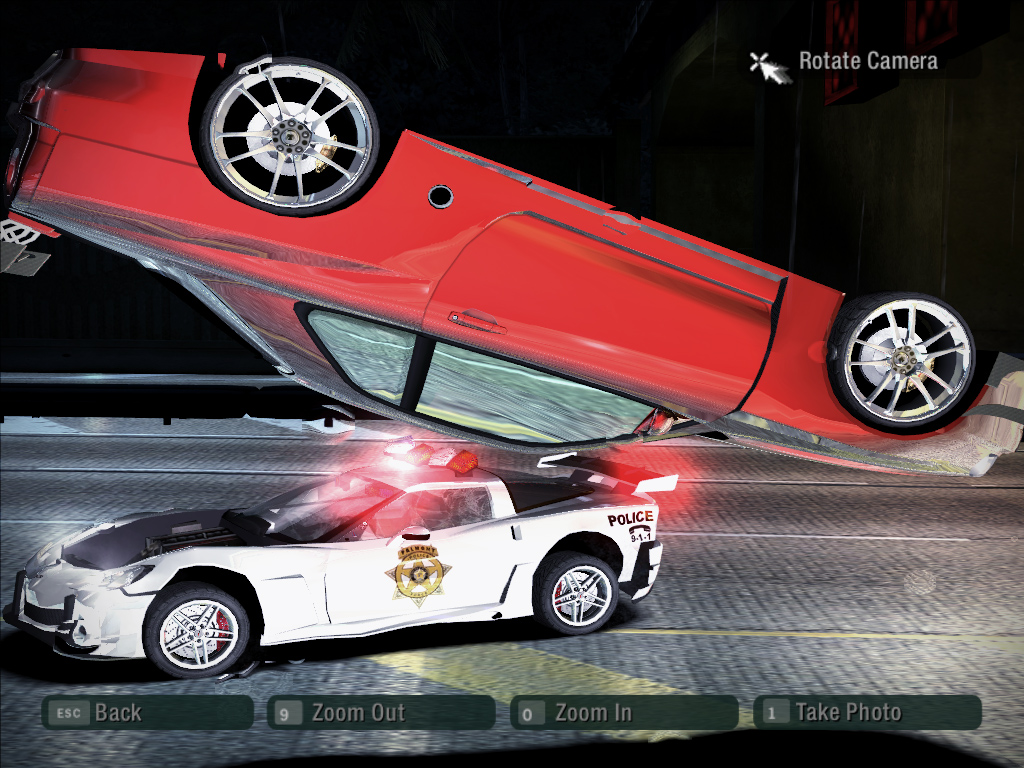Select the Zoom Out button

(381, 713)
